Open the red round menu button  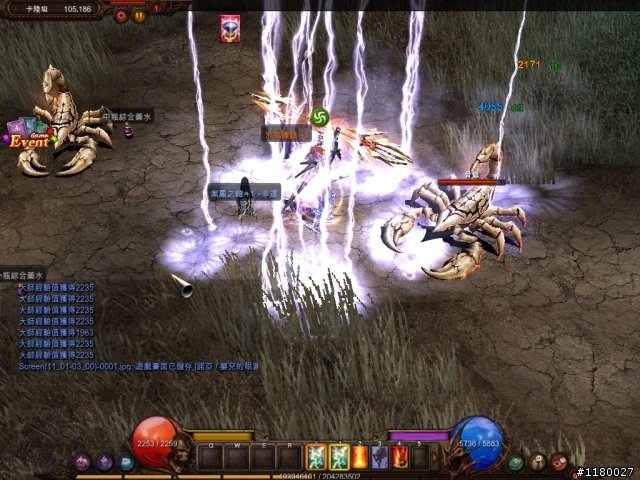point(558,462)
